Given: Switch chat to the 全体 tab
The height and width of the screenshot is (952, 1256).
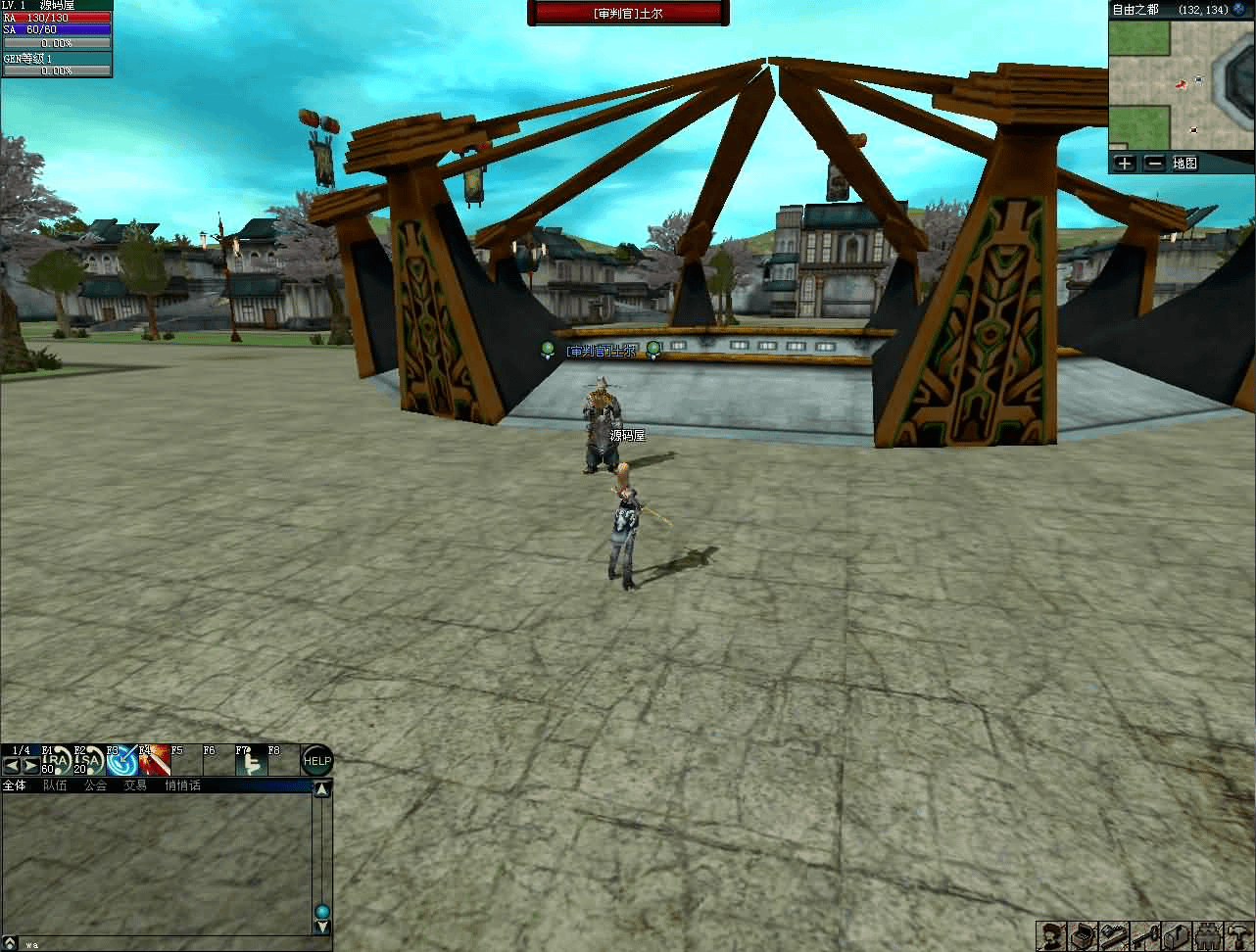Looking at the screenshot, I should [x=15, y=785].
